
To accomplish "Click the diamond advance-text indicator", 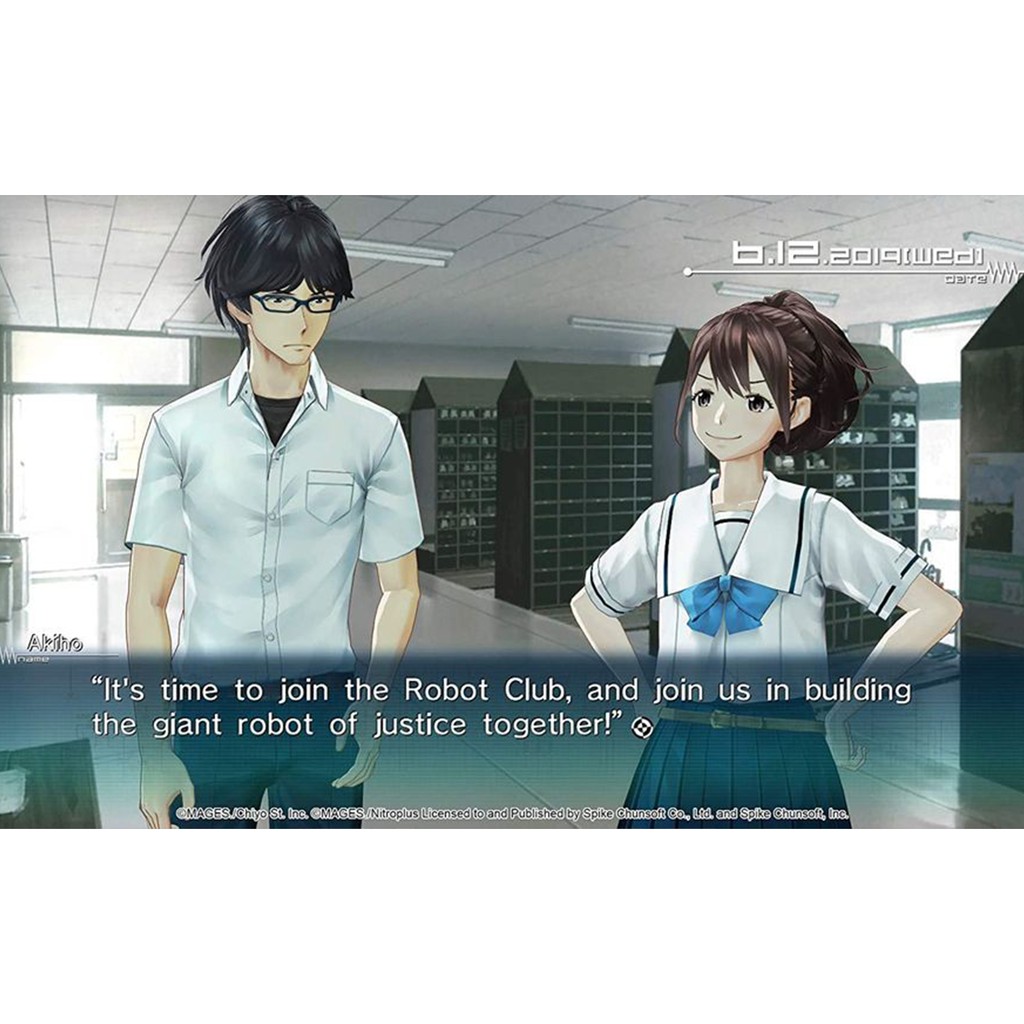I will tap(644, 728).
